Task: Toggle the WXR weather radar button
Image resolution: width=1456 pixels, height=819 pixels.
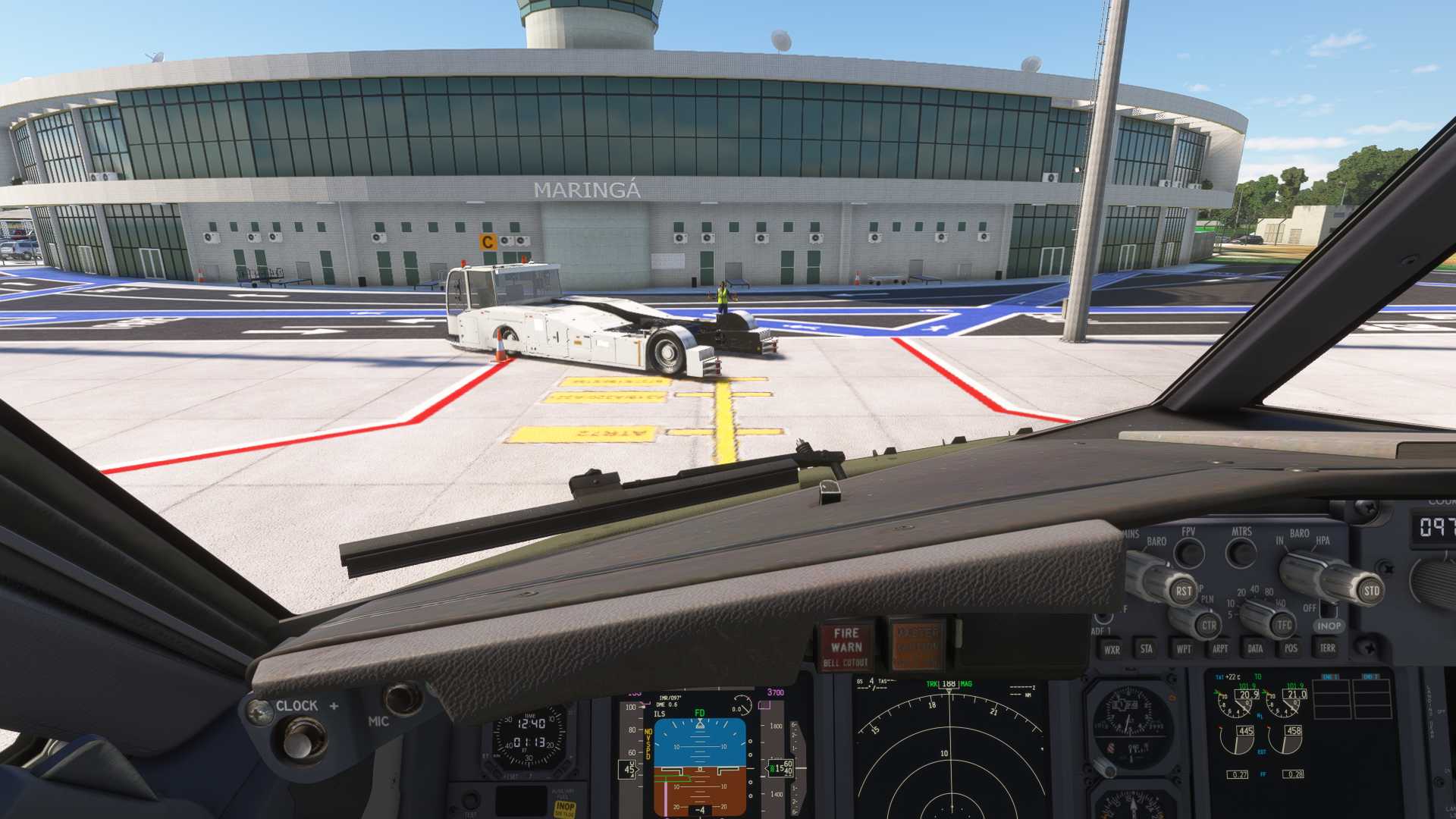Action: [x=1112, y=649]
